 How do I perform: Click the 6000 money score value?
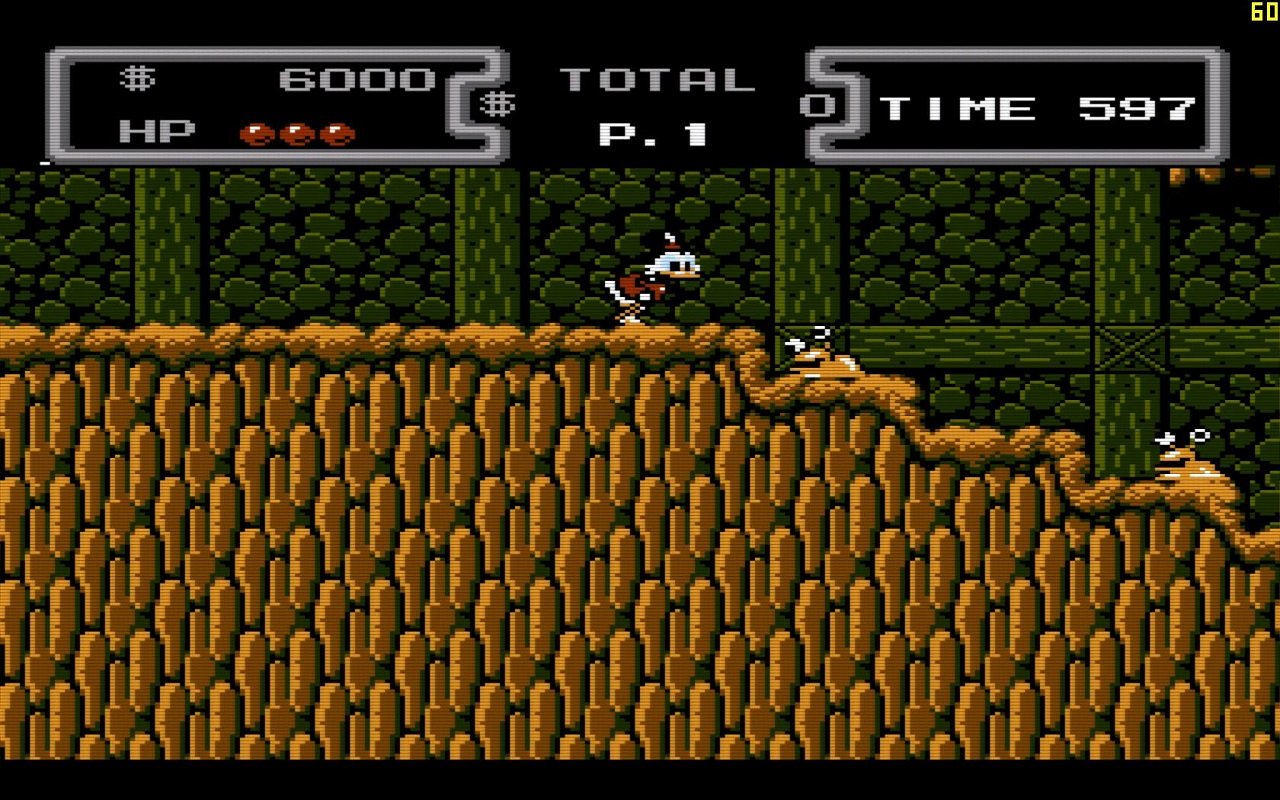coord(355,78)
